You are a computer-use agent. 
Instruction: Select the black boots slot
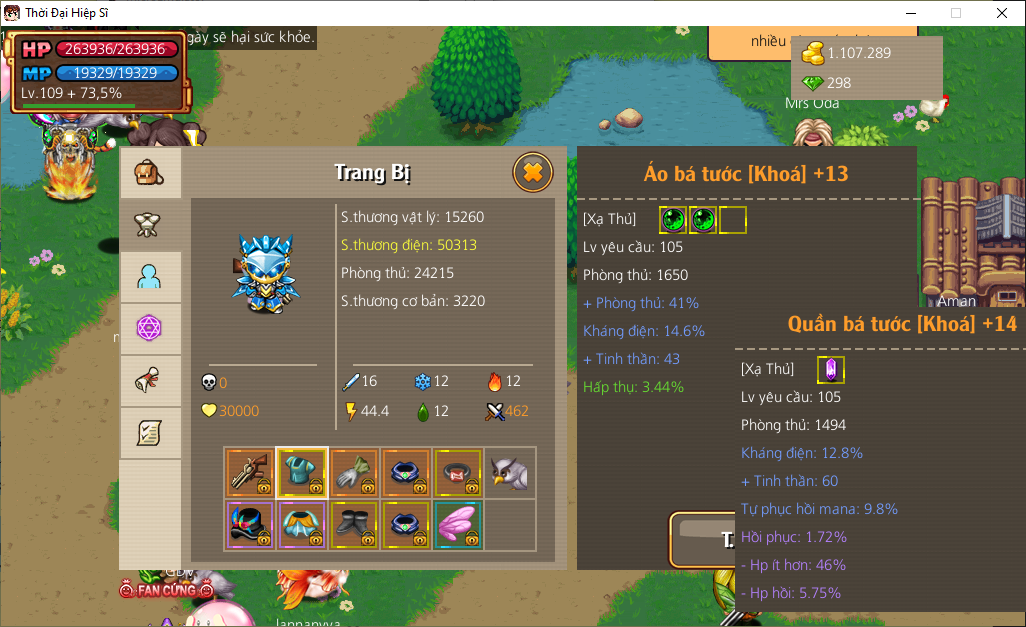click(354, 524)
